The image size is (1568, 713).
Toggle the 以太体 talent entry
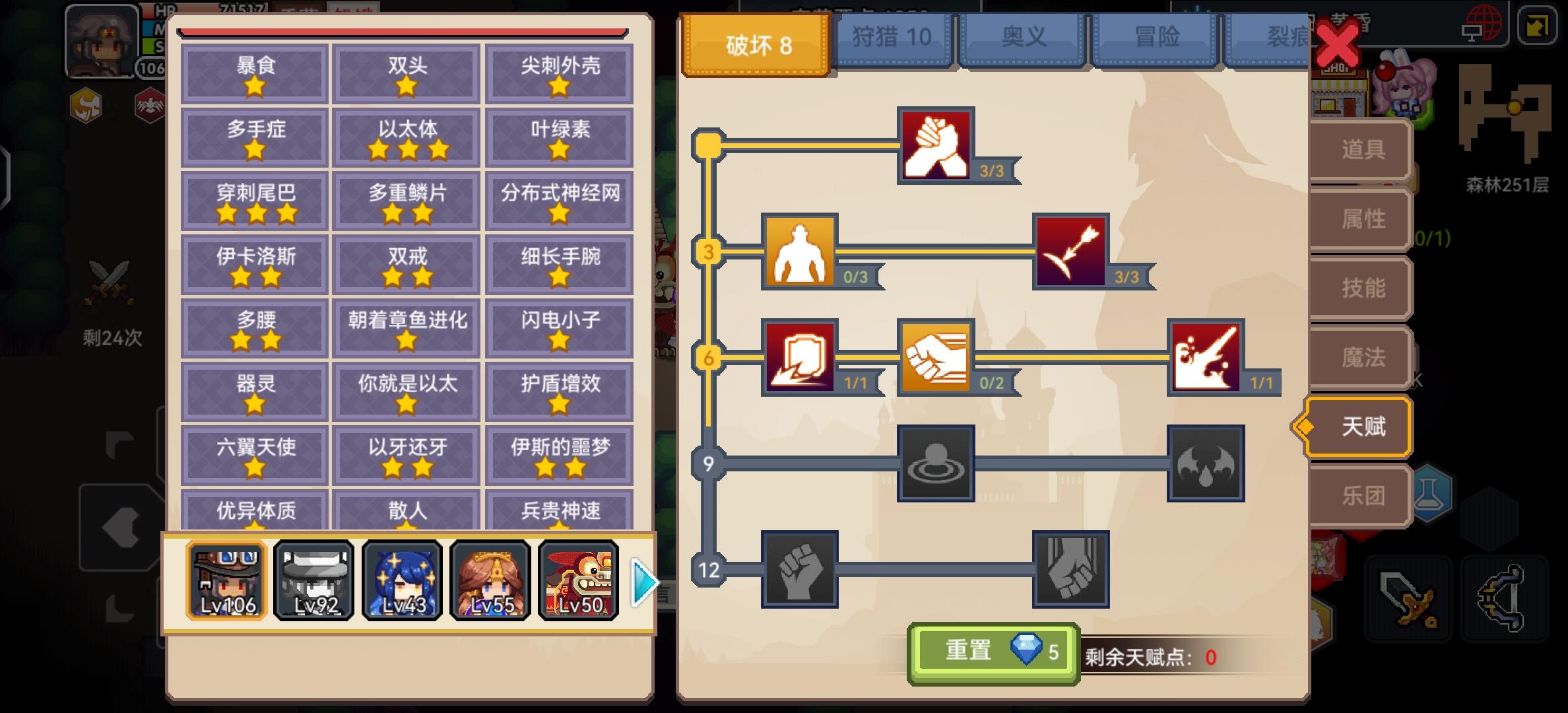(x=405, y=137)
